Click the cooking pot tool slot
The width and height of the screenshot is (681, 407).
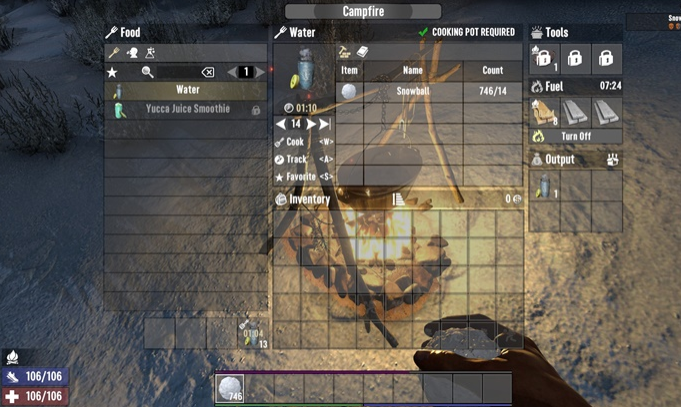pyautogui.click(x=544, y=57)
